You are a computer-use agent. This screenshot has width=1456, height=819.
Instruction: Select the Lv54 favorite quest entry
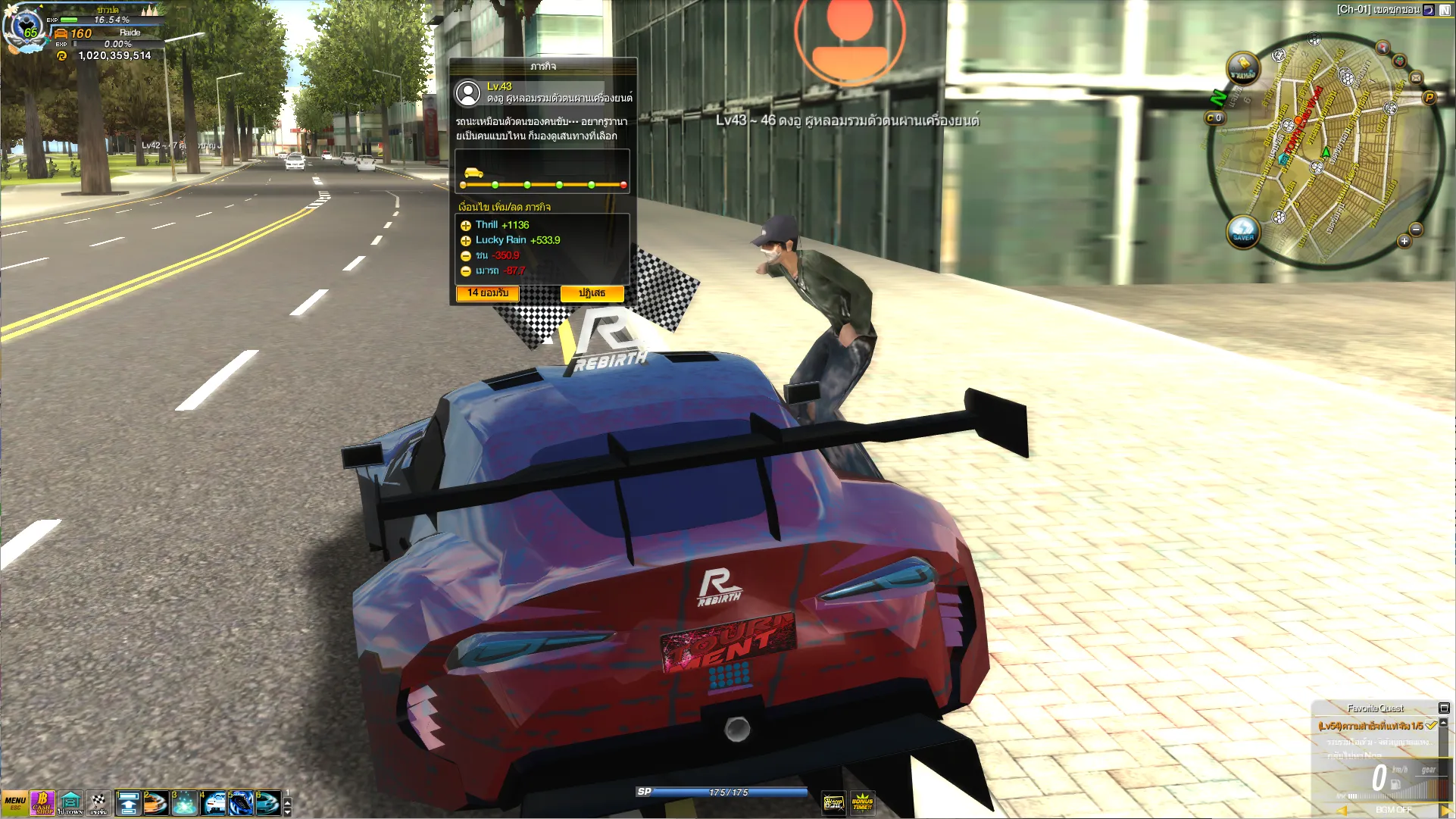click(x=1370, y=726)
